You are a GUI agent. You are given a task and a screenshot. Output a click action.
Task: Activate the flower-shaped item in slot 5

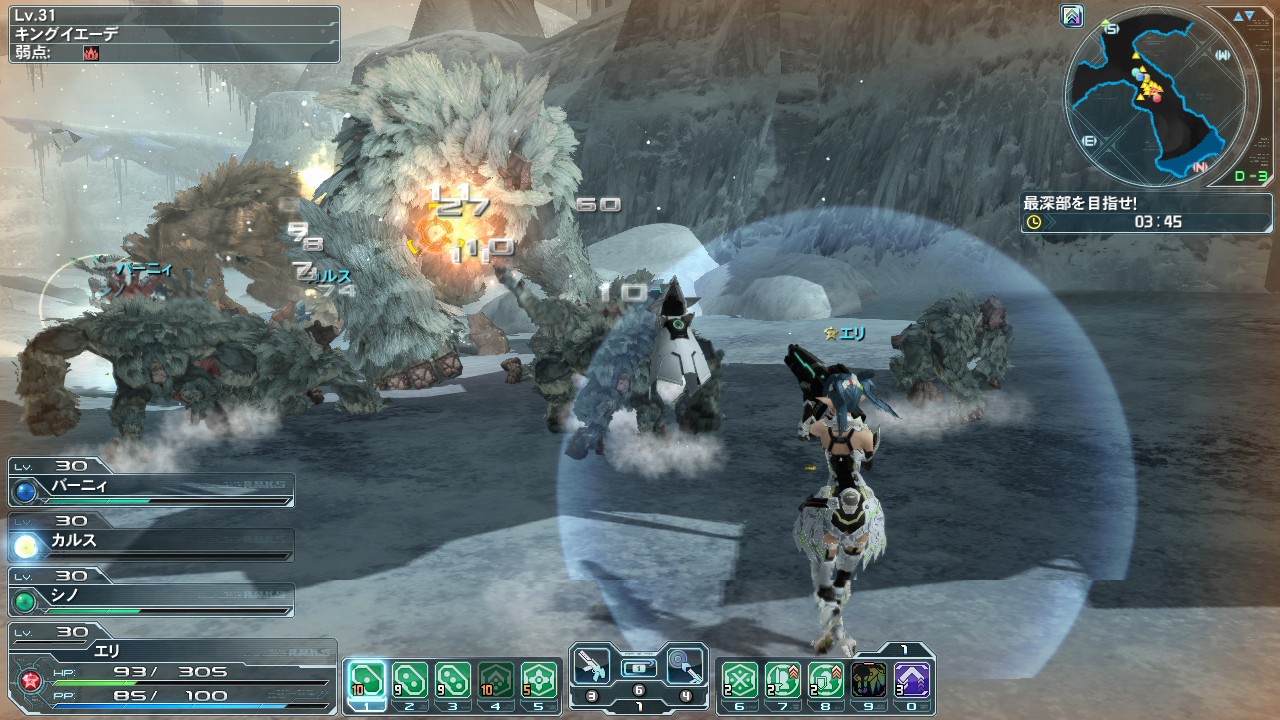pos(539,680)
